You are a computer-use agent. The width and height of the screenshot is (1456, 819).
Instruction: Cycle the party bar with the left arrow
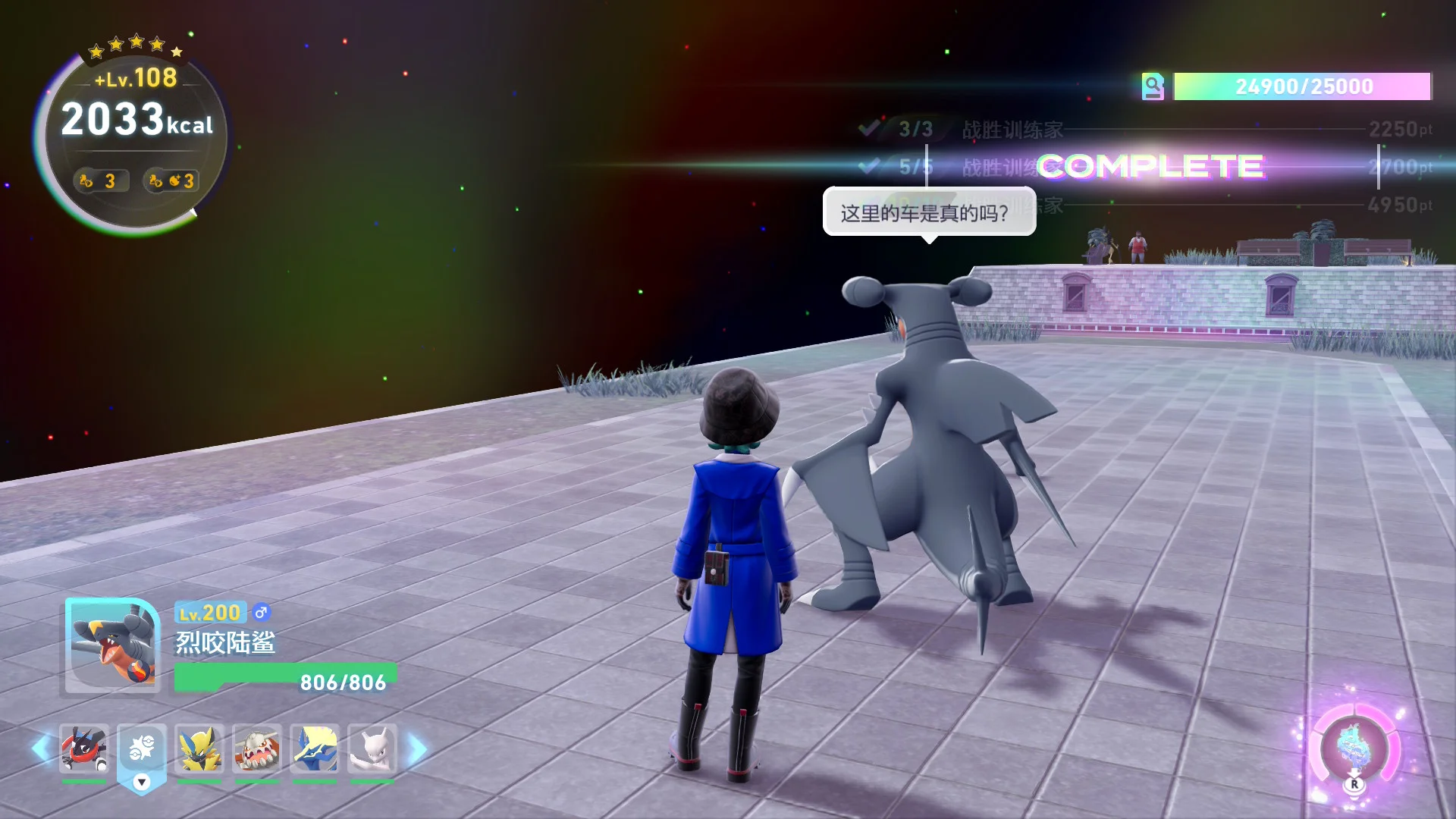point(41,749)
